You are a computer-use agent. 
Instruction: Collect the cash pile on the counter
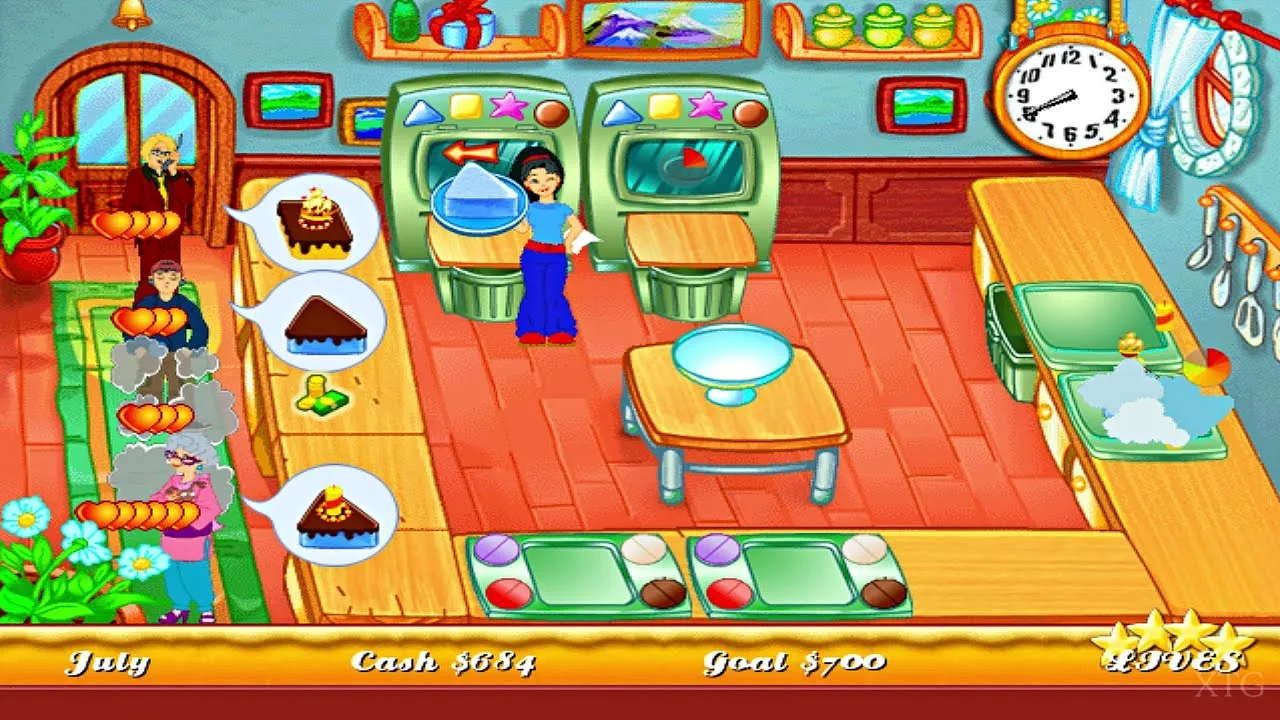pyautogui.click(x=322, y=394)
